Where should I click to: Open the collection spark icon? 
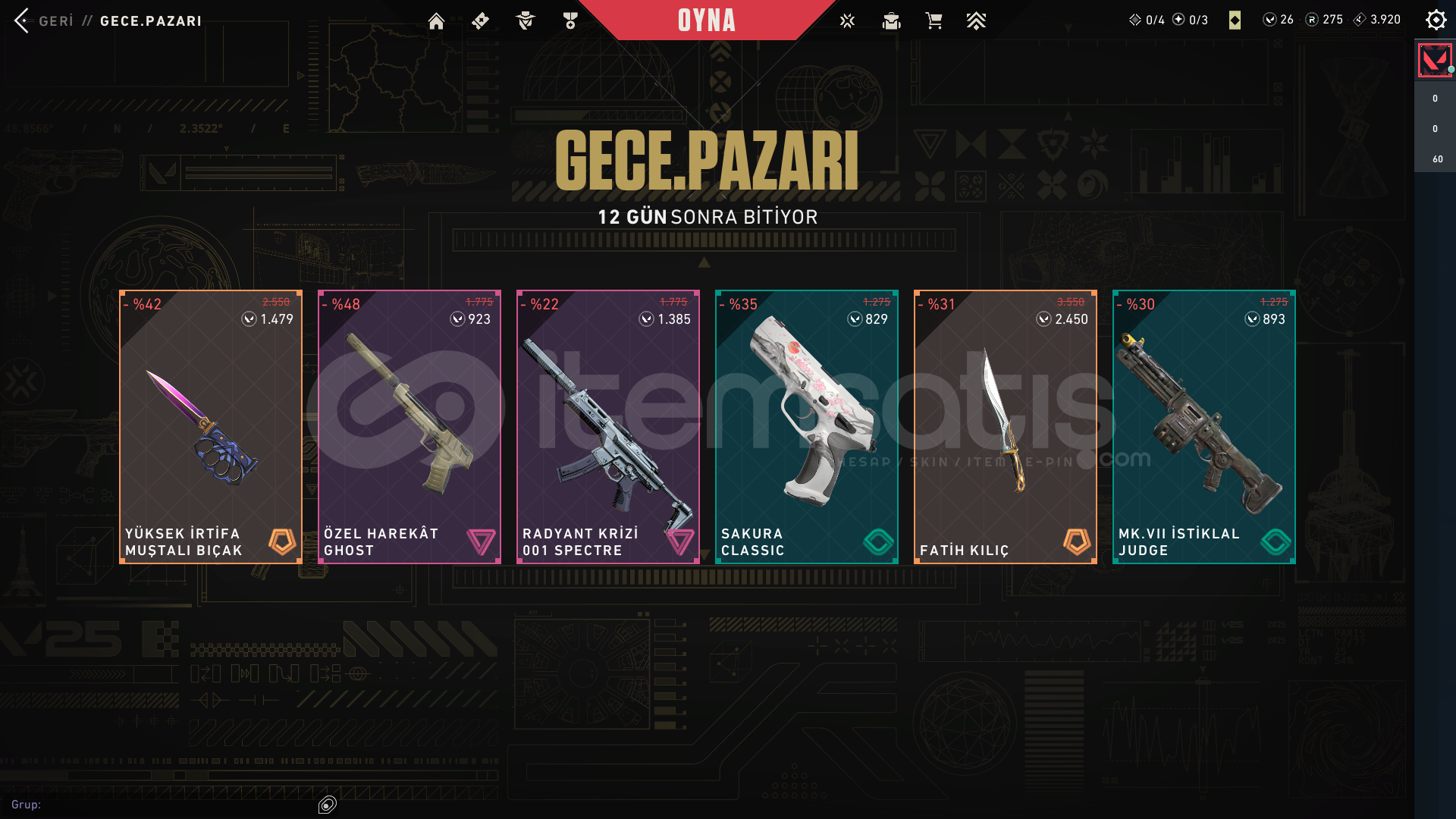847,21
